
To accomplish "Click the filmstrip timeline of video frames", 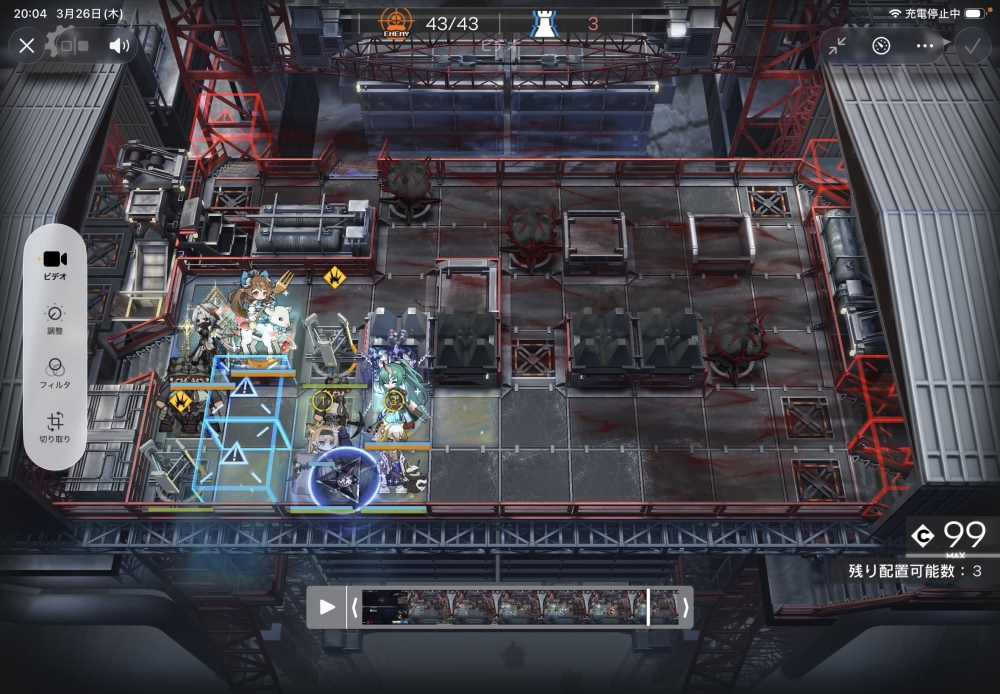I will click(518, 607).
